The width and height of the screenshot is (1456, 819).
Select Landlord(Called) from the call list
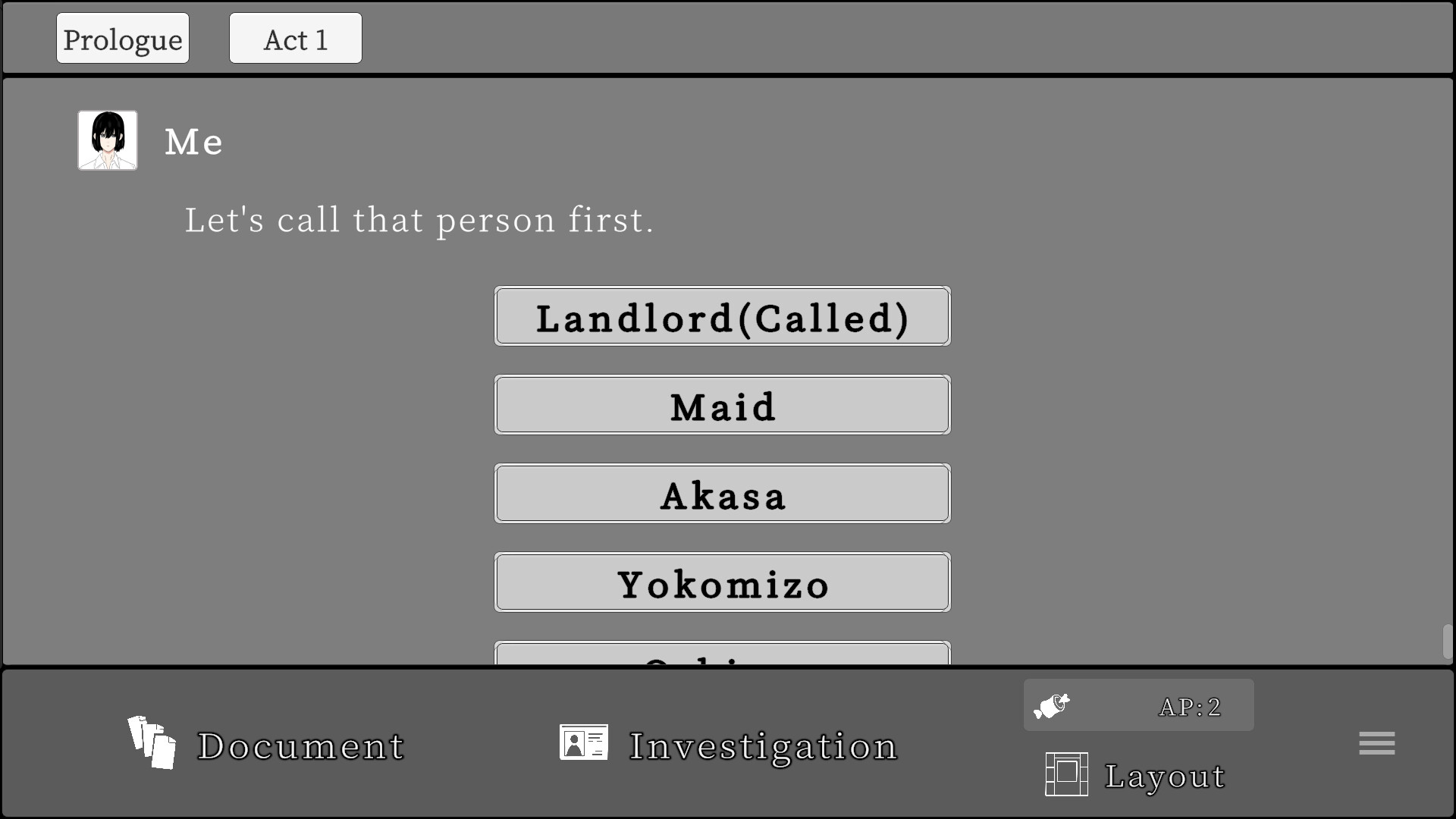tap(722, 317)
